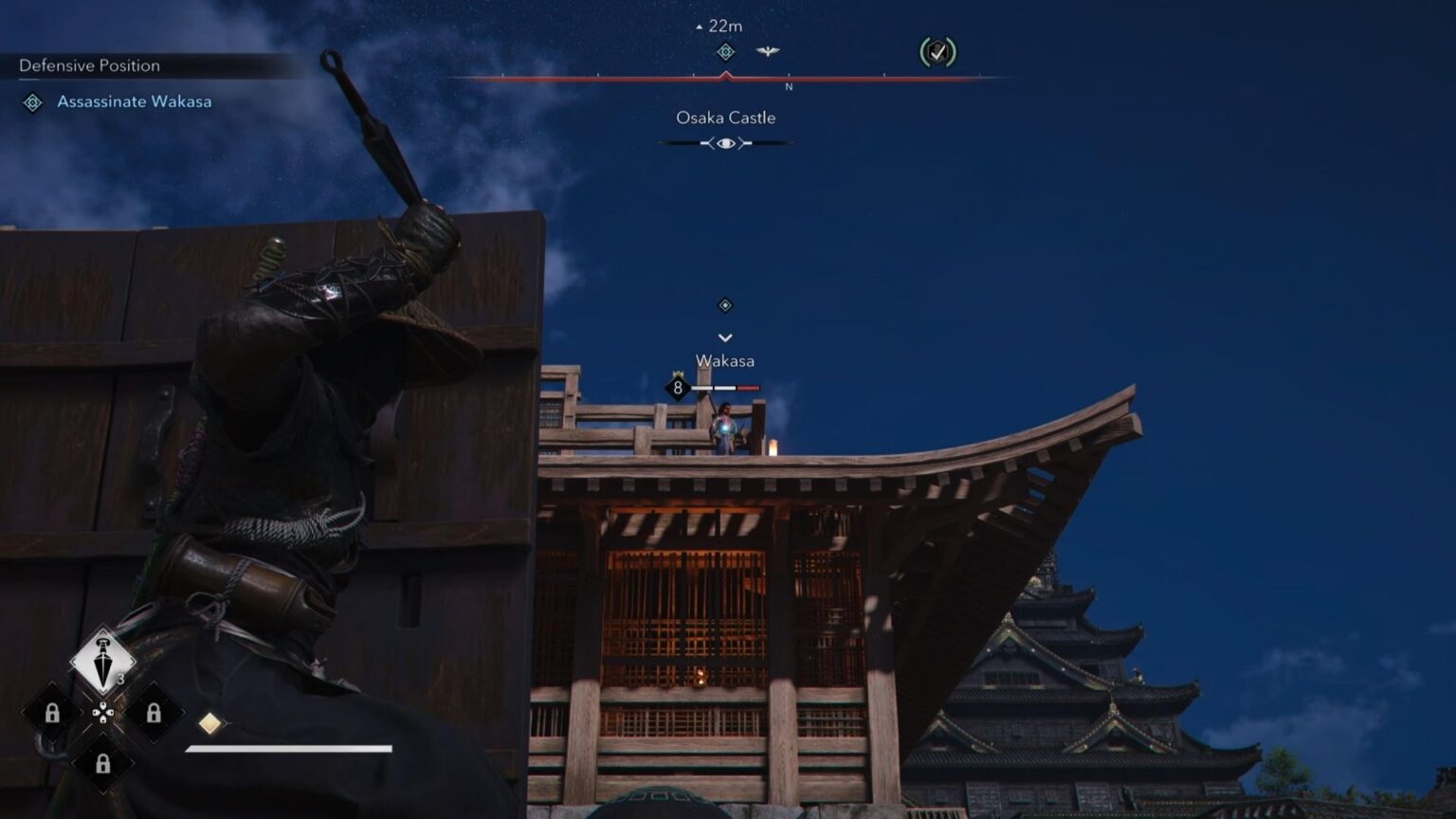Click the diamond marker above Wakasa
The height and width of the screenshot is (819, 1456).
tap(726, 305)
